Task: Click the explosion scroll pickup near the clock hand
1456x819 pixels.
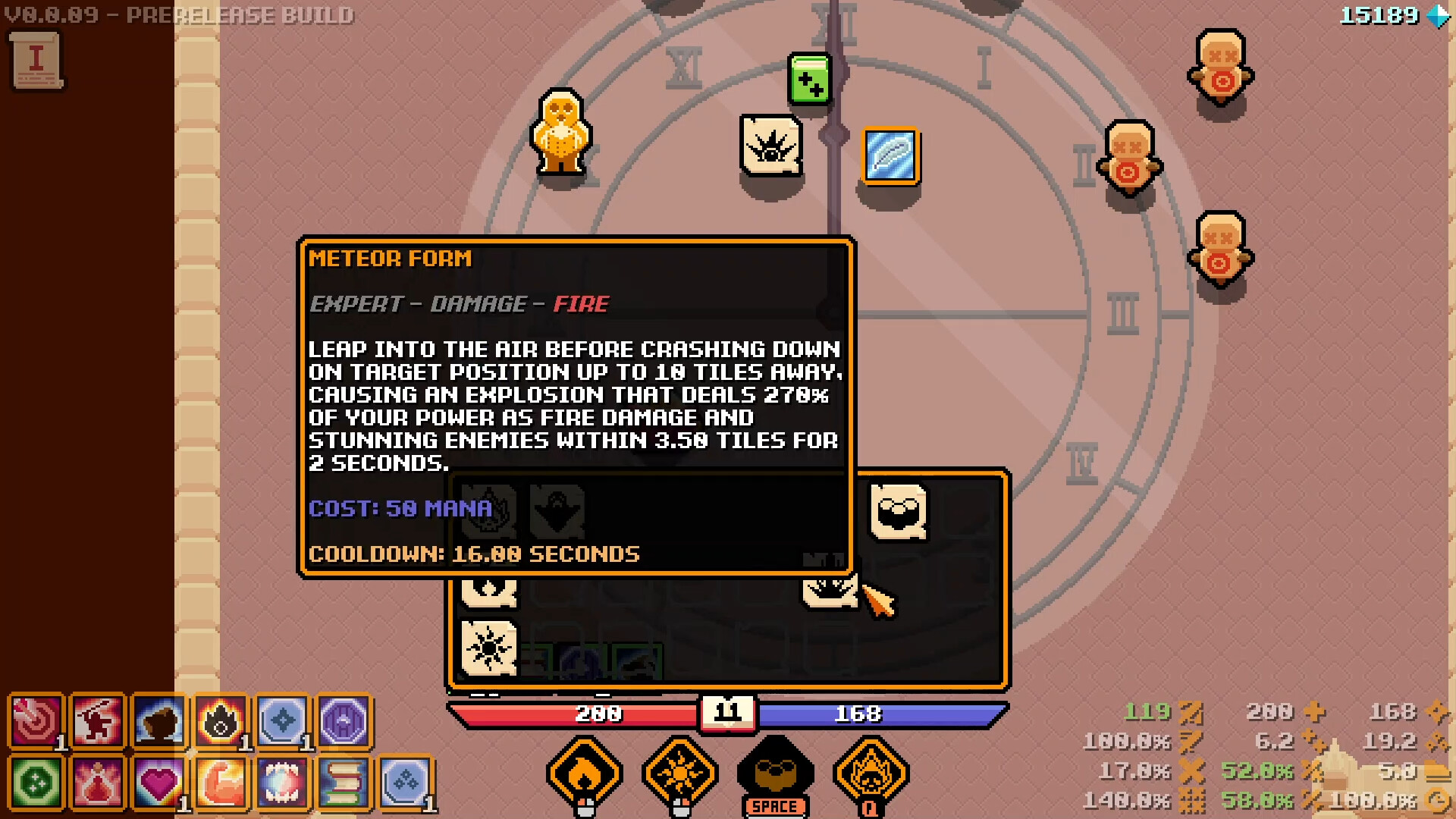Action: [770, 146]
